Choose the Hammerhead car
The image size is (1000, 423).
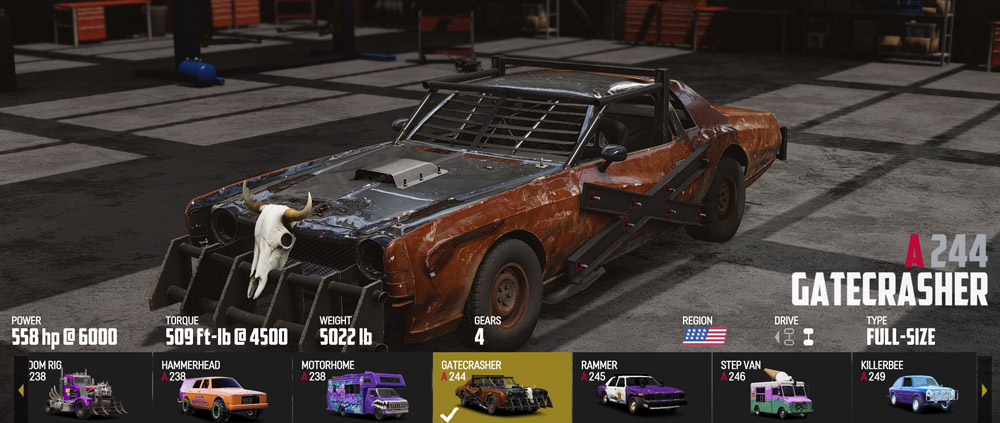[x=222, y=388]
